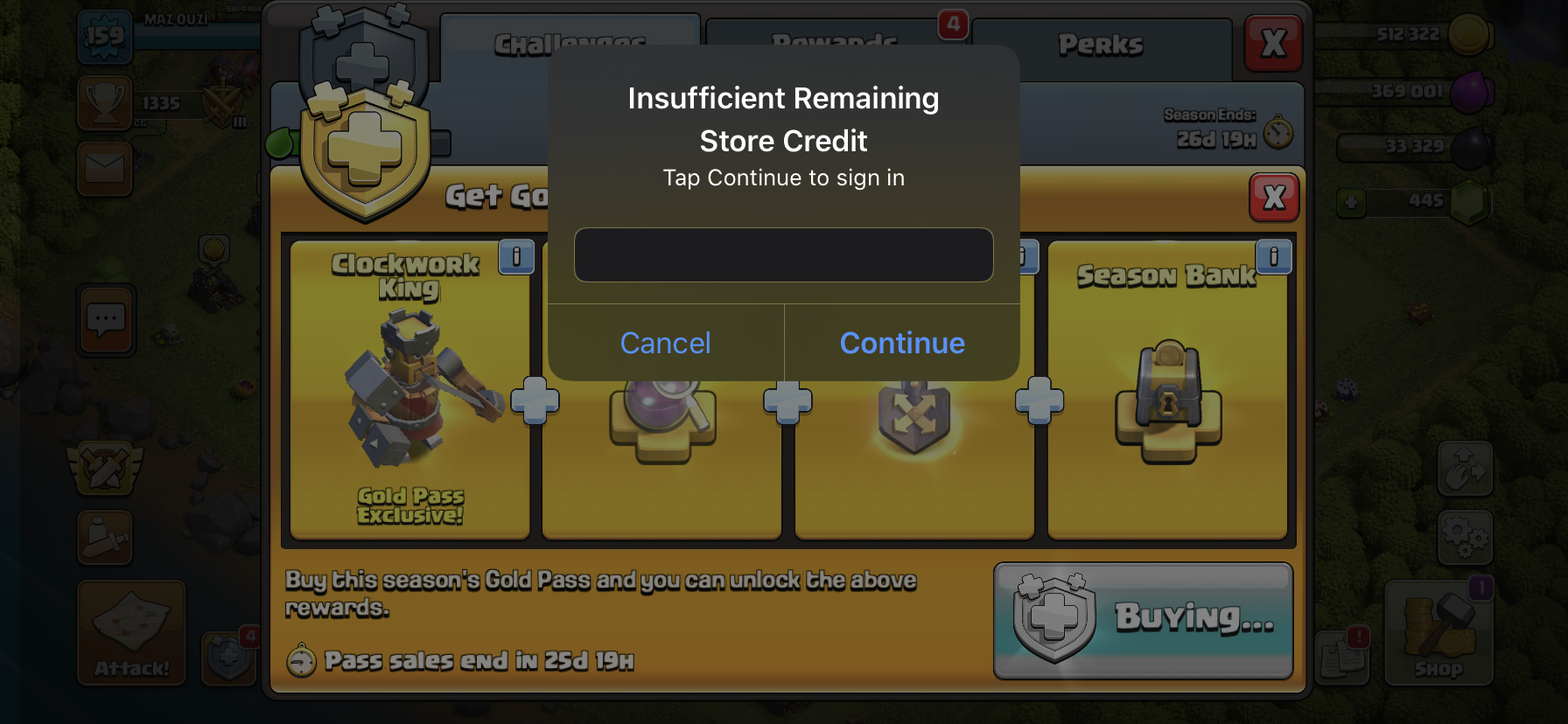The height and width of the screenshot is (724, 1568).
Task: Close the season challenges window
Action: 1273,43
